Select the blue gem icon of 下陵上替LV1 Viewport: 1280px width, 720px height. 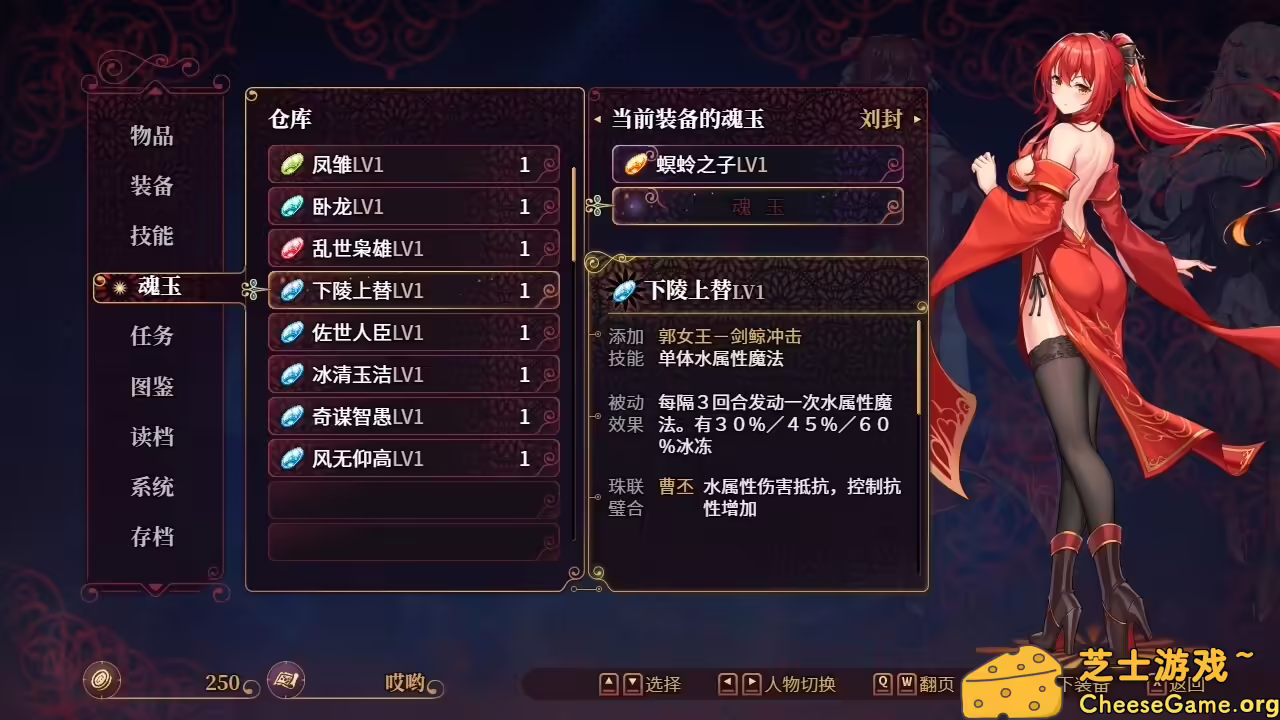pos(291,291)
